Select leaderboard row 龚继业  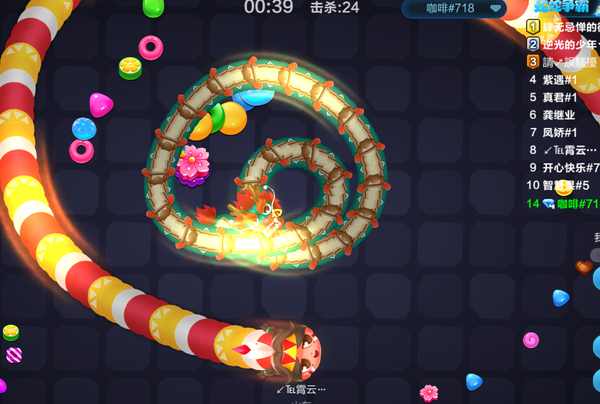[560, 115]
